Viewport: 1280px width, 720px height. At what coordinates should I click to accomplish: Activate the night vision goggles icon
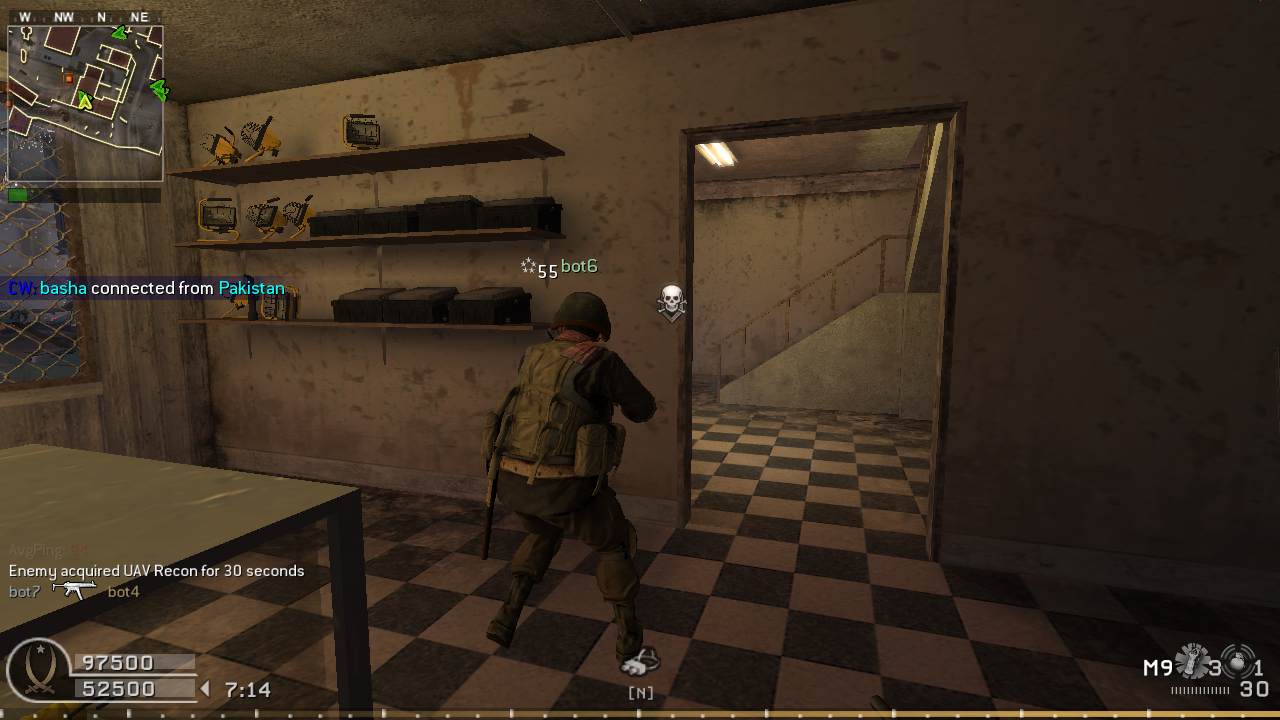click(x=640, y=663)
